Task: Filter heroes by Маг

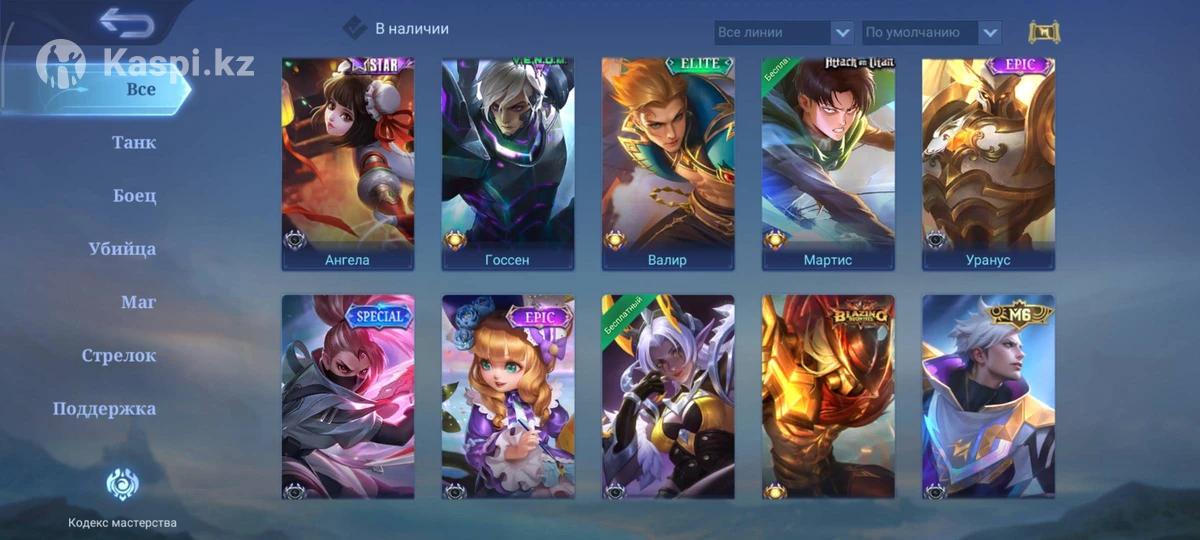Action: pyautogui.click(x=138, y=302)
